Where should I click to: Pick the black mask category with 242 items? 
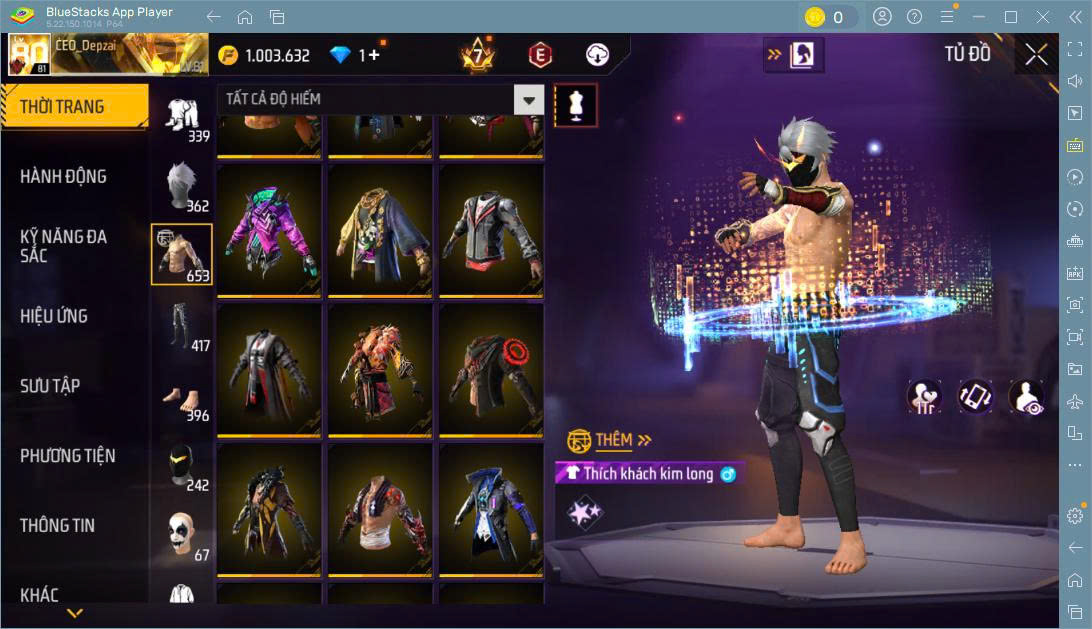coord(181,465)
